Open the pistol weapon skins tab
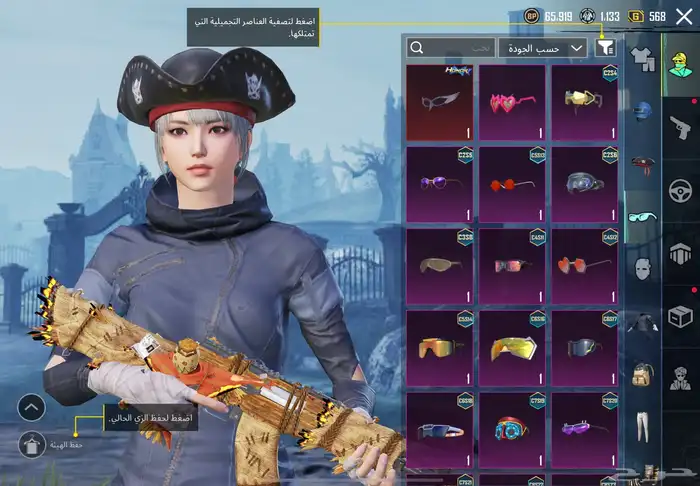700x486 pixels. 681,126
